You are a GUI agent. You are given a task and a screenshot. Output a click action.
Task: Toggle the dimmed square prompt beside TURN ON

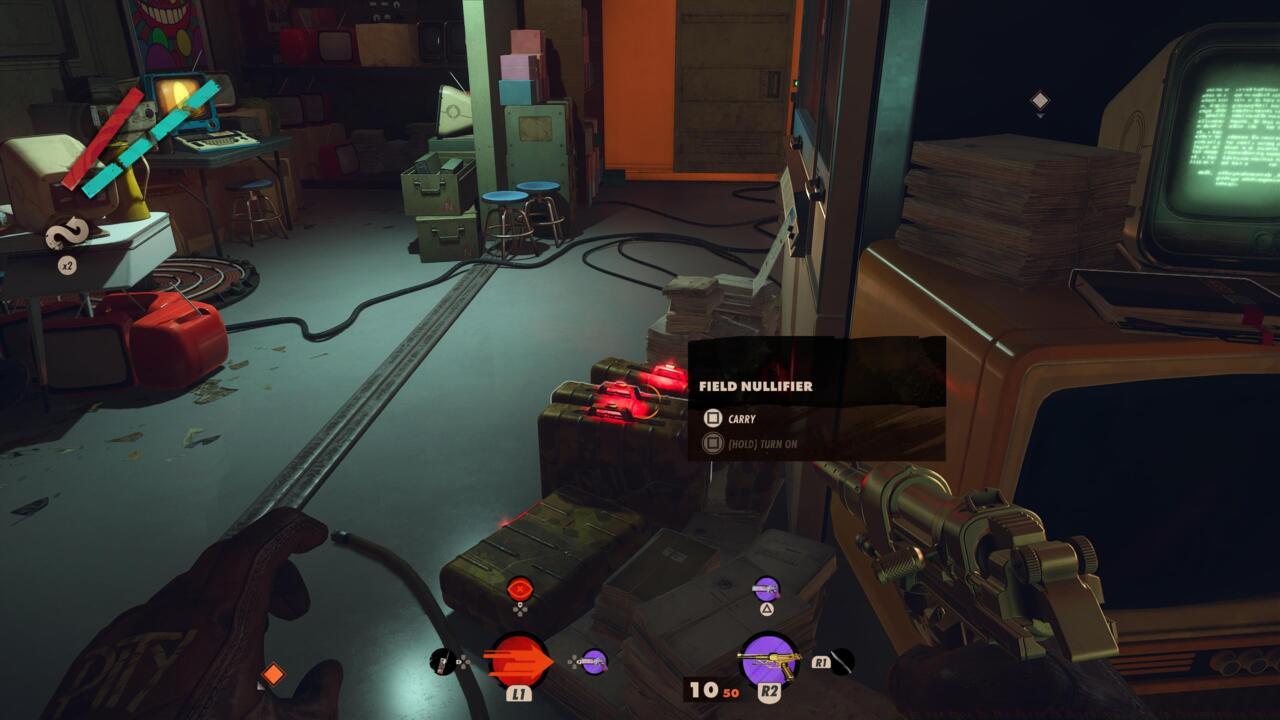(x=713, y=443)
